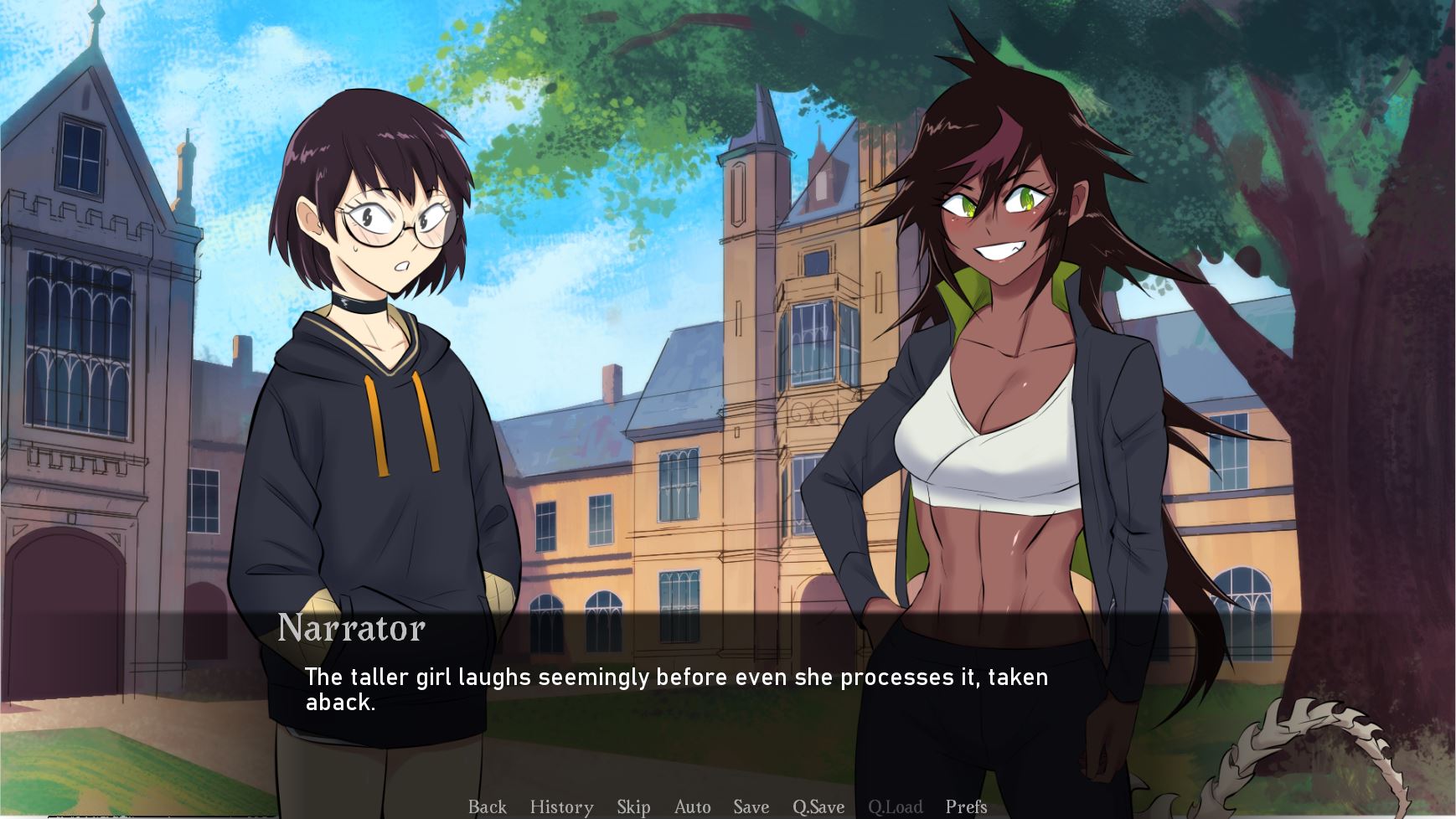This screenshot has width=1456, height=819.
Task: Quick save with Q.Save
Action: (818, 806)
